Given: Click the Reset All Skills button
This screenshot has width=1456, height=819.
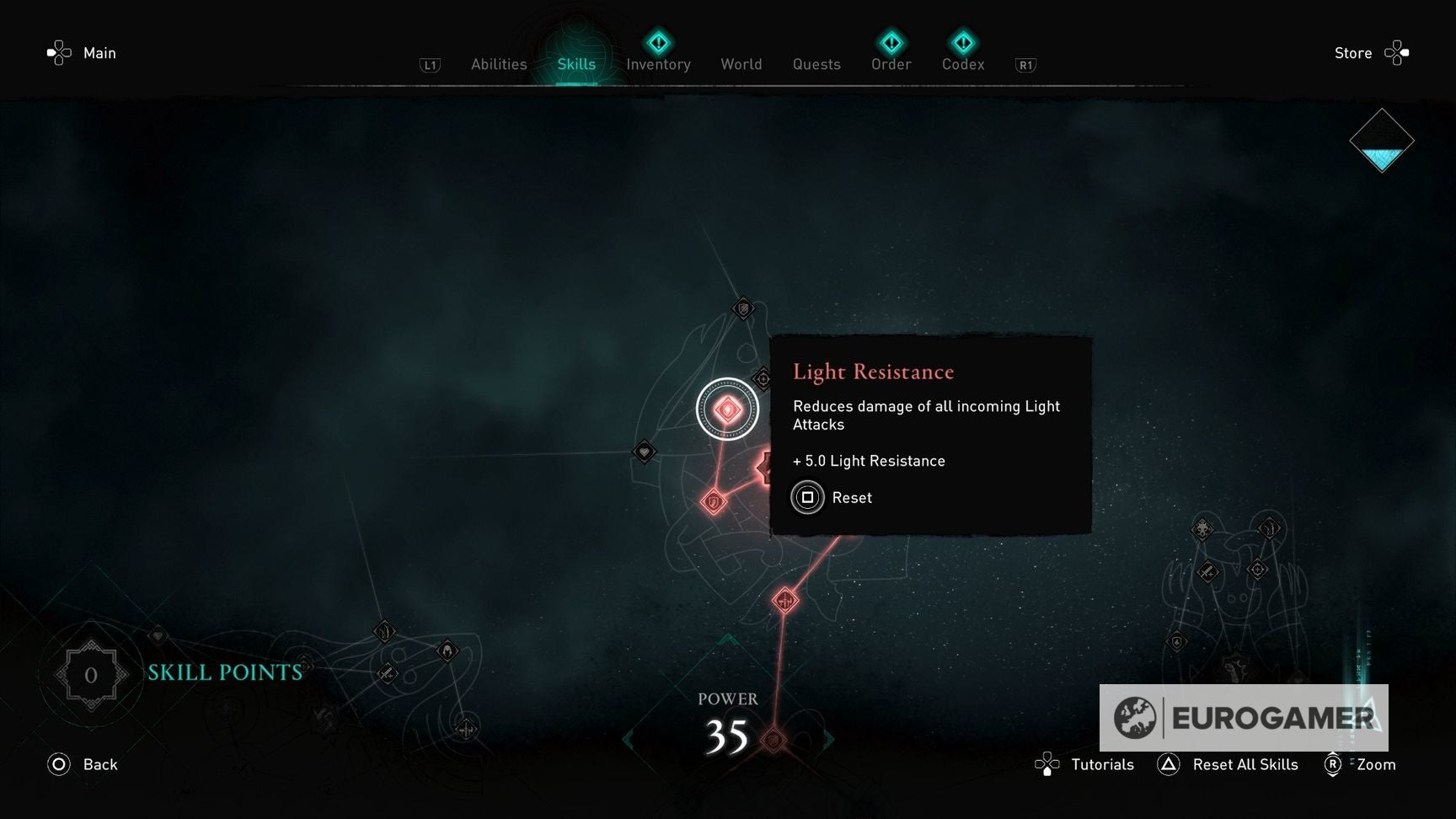Looking at the screenshot, I should click(1246, 764).
